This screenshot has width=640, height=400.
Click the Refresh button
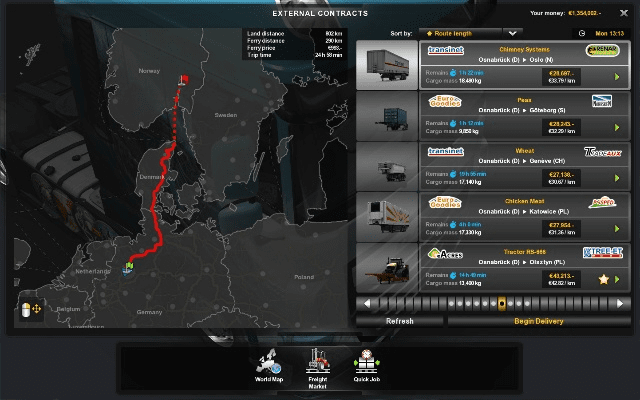[x=399, y=321]
